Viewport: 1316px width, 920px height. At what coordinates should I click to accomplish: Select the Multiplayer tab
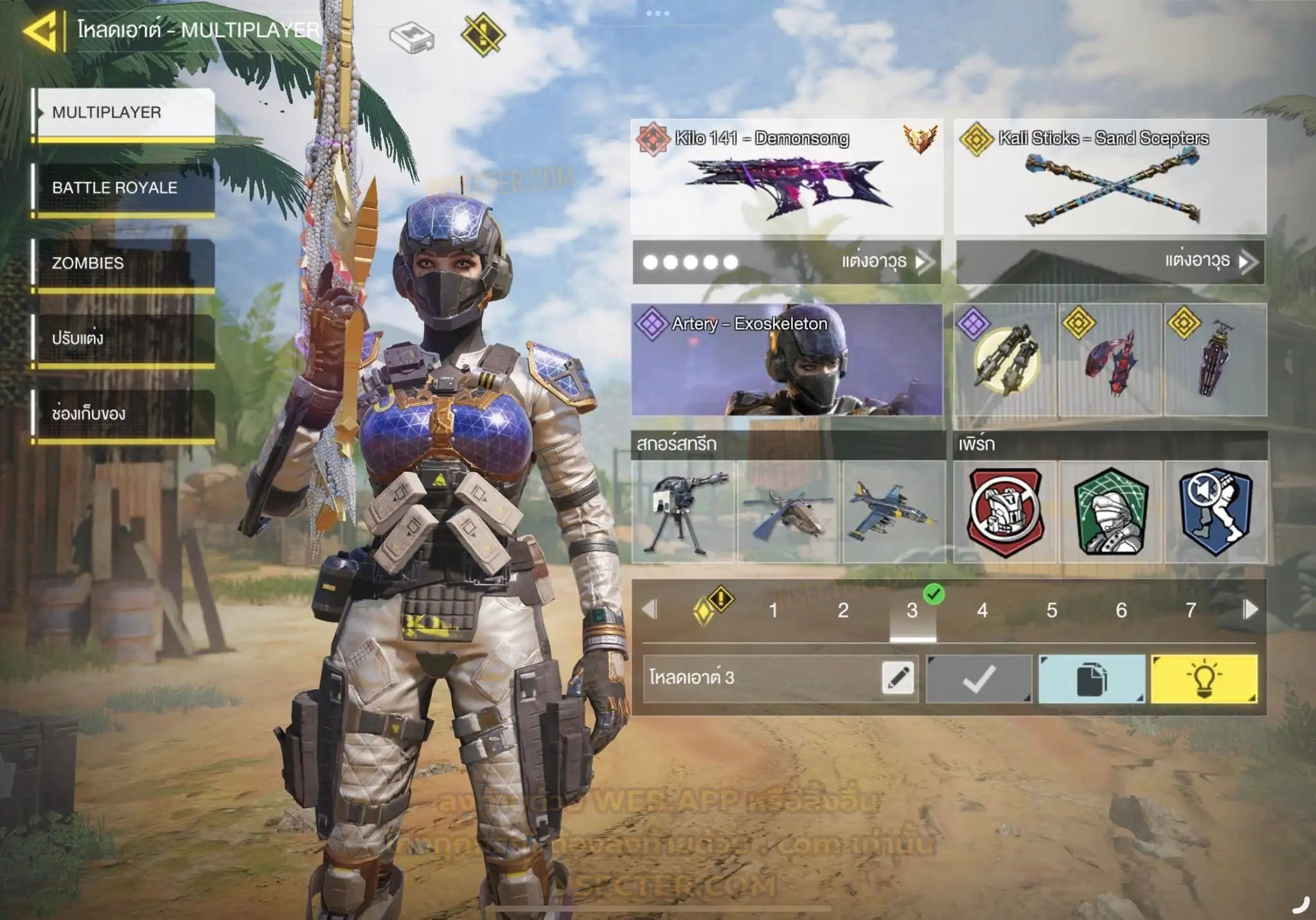(123, 113)
